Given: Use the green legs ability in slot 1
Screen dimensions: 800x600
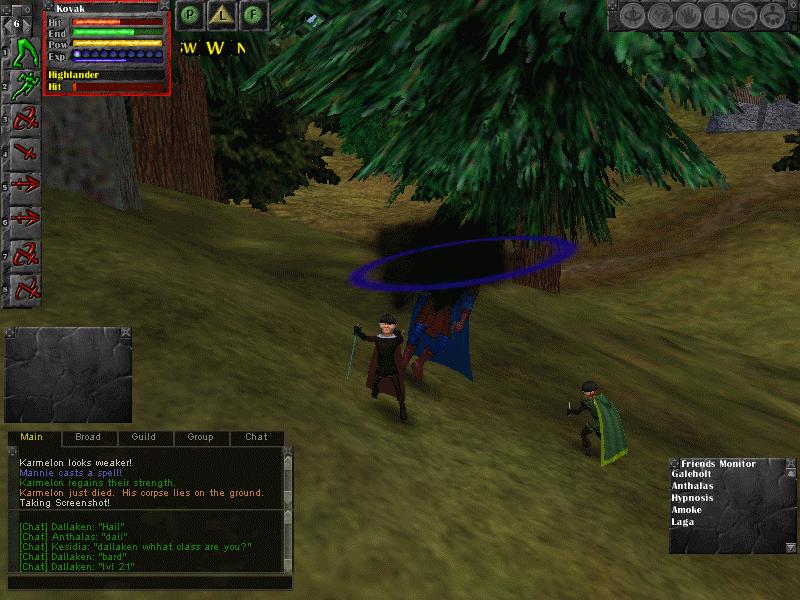Looking at the screenshot, I should tap(26, 52).
